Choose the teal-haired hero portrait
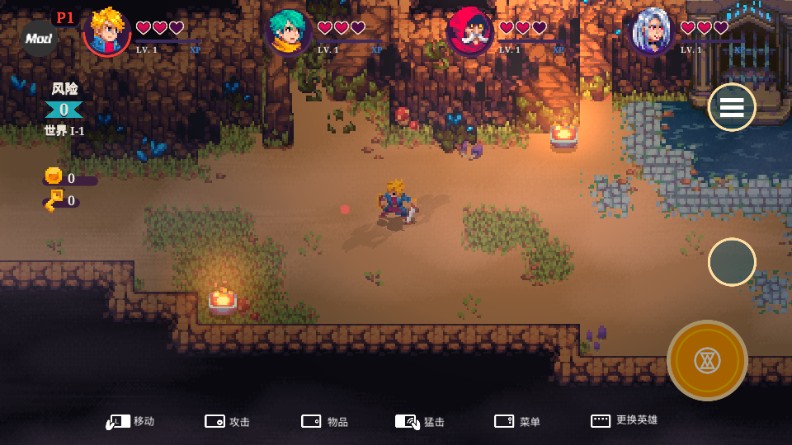This screenshot has height=445, width=792. (x=288, y=32)
